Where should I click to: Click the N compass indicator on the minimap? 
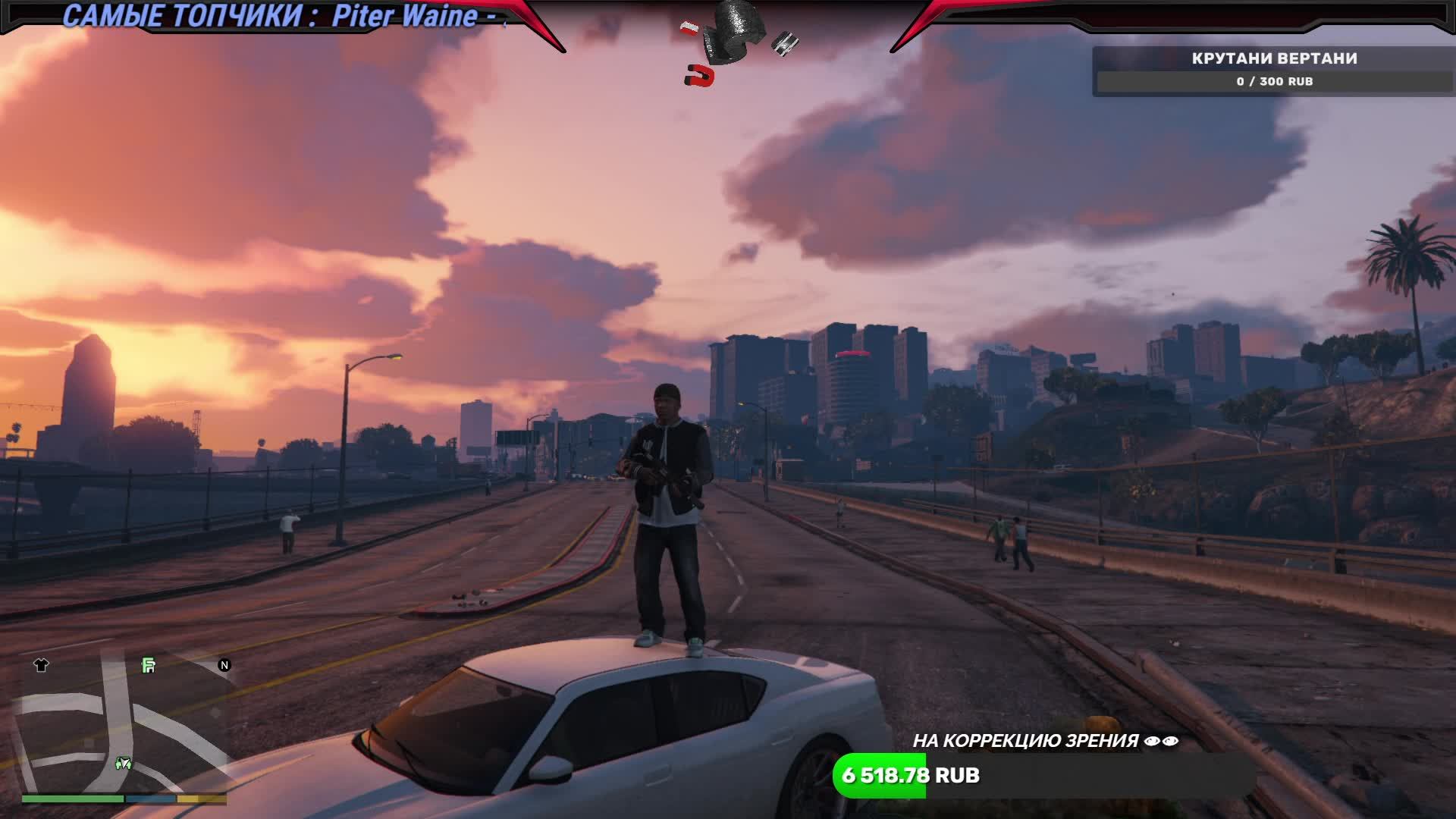[224, 666]
